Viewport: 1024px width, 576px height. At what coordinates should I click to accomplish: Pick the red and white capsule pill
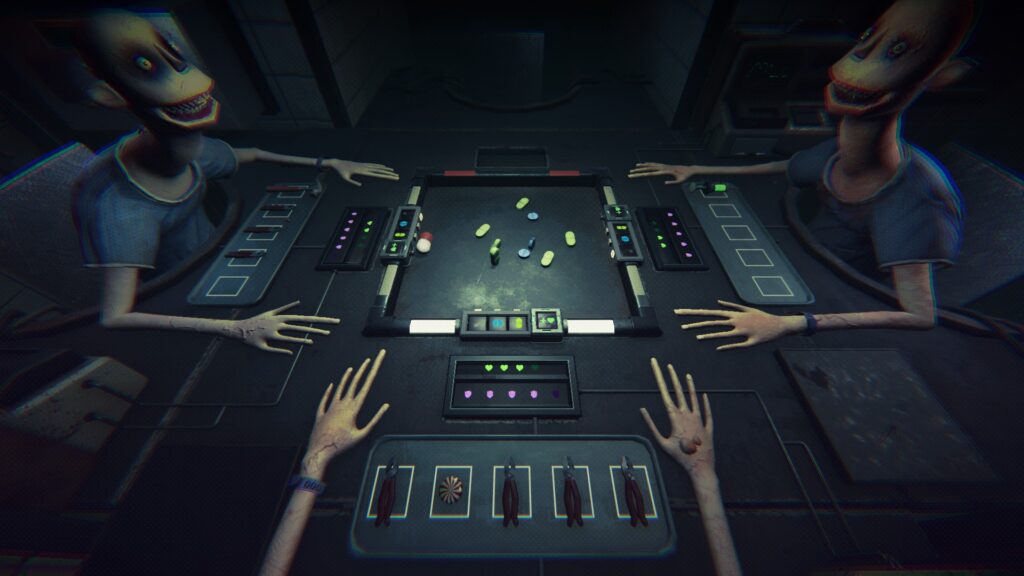click(426, 241)
